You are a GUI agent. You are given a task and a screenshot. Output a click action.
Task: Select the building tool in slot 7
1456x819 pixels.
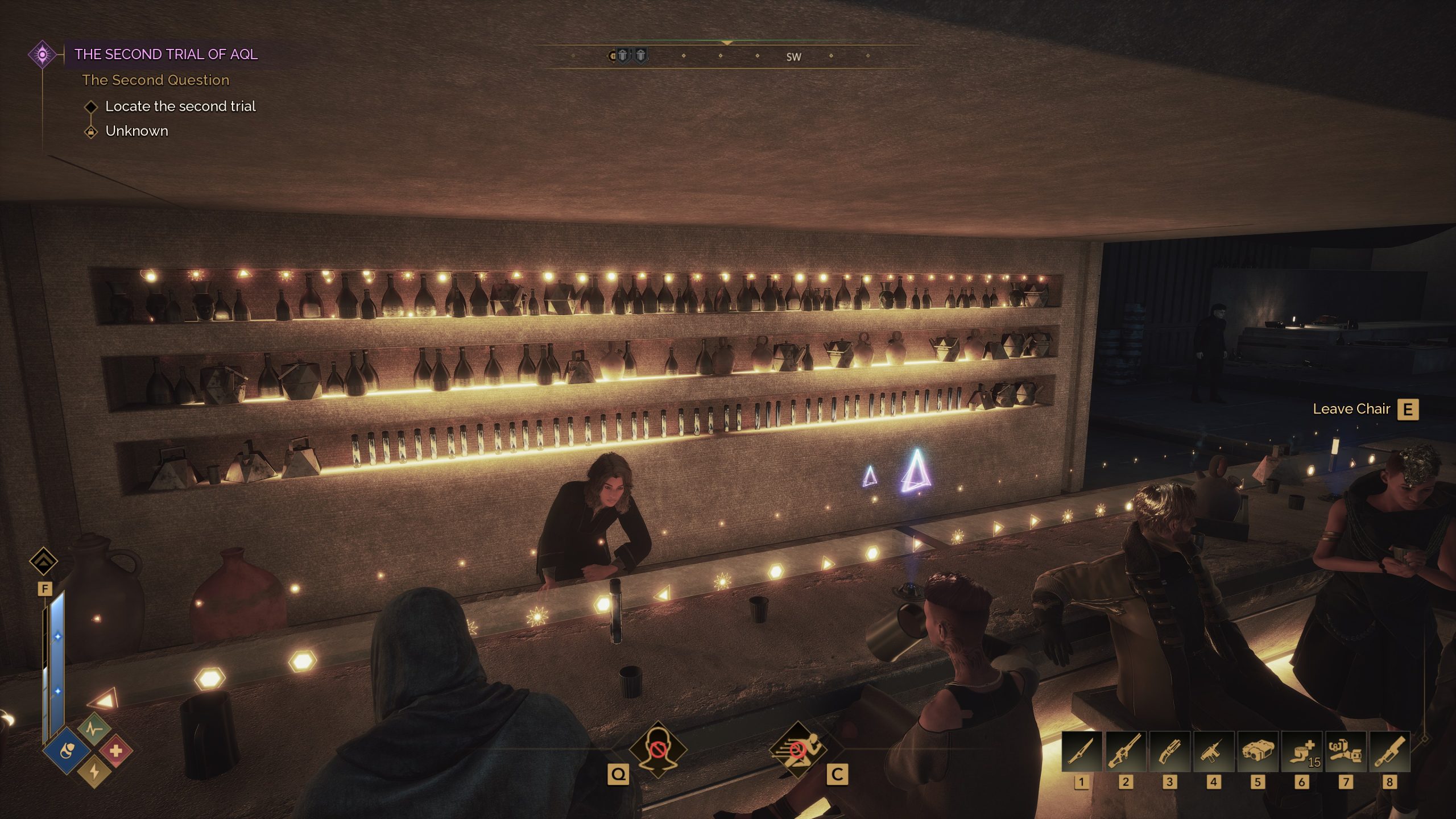point(1345,752)
